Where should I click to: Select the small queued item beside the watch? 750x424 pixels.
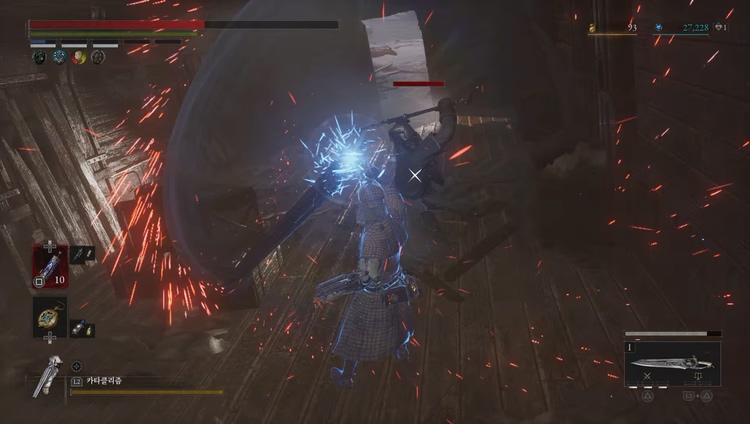pos(82,327)
